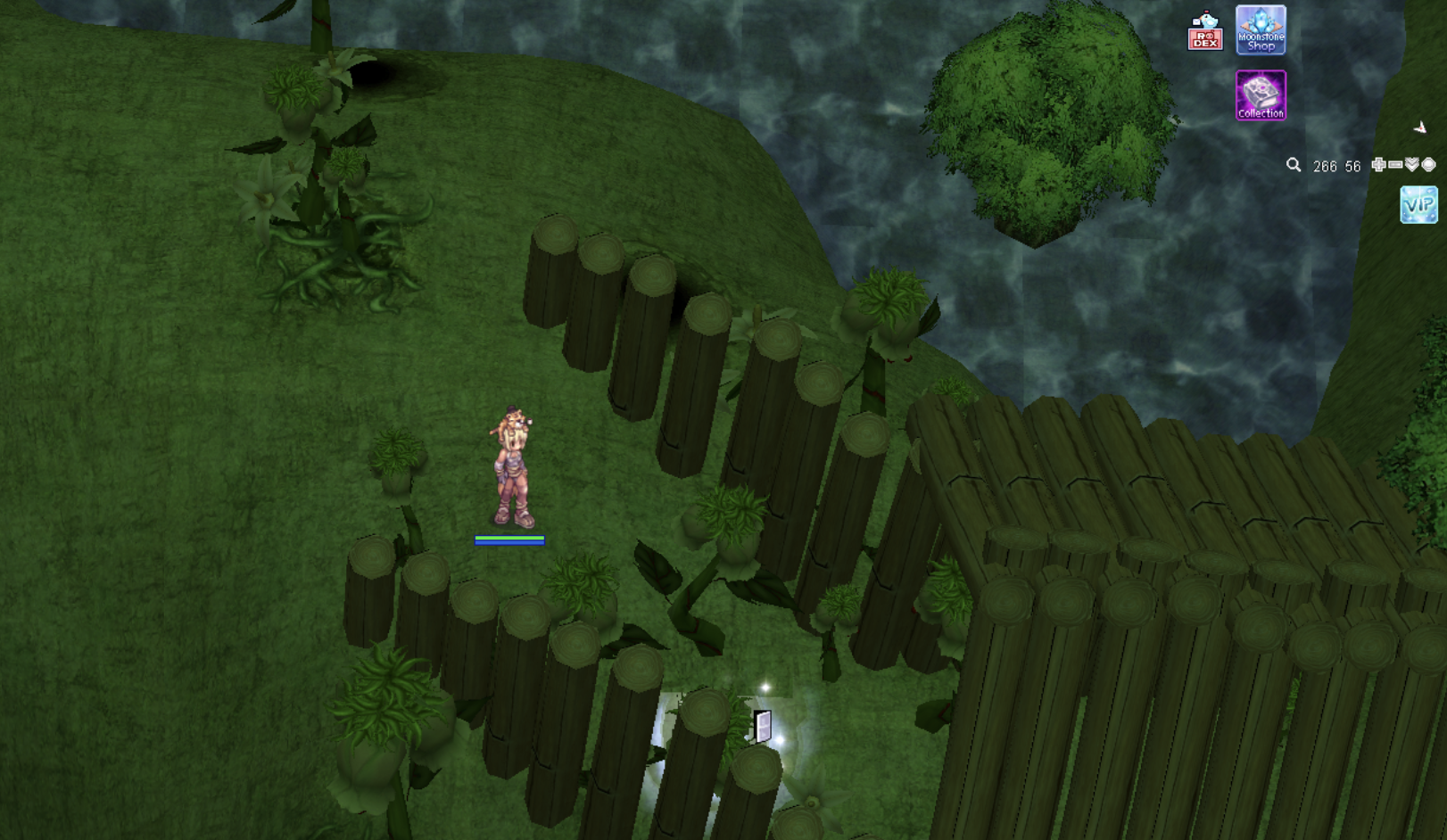Open the Collection book
Viewport: 1447px width, 840px height.
pos(1261,95)
